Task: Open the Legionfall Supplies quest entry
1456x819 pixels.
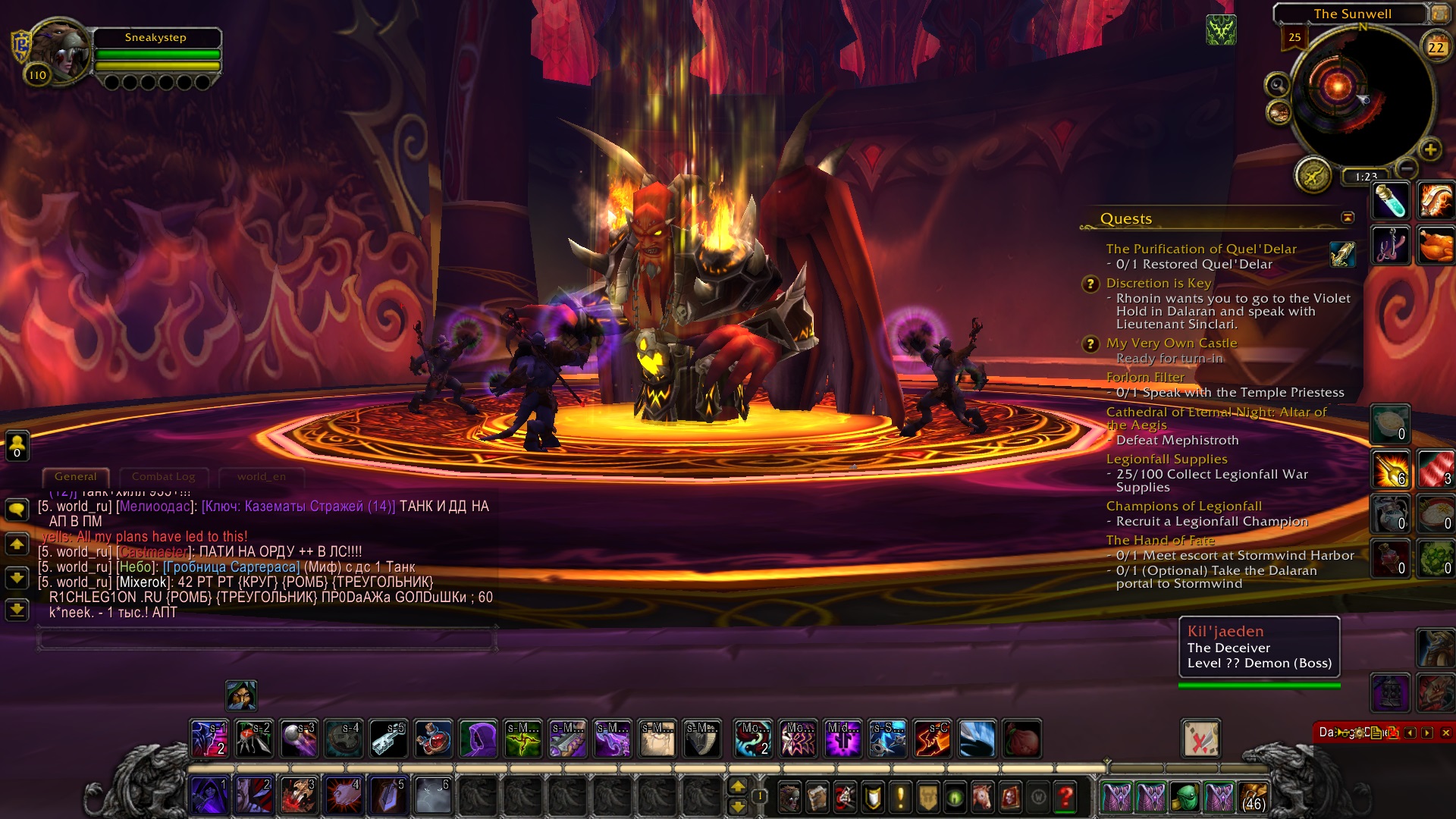Action: [x=1166, y=459]
